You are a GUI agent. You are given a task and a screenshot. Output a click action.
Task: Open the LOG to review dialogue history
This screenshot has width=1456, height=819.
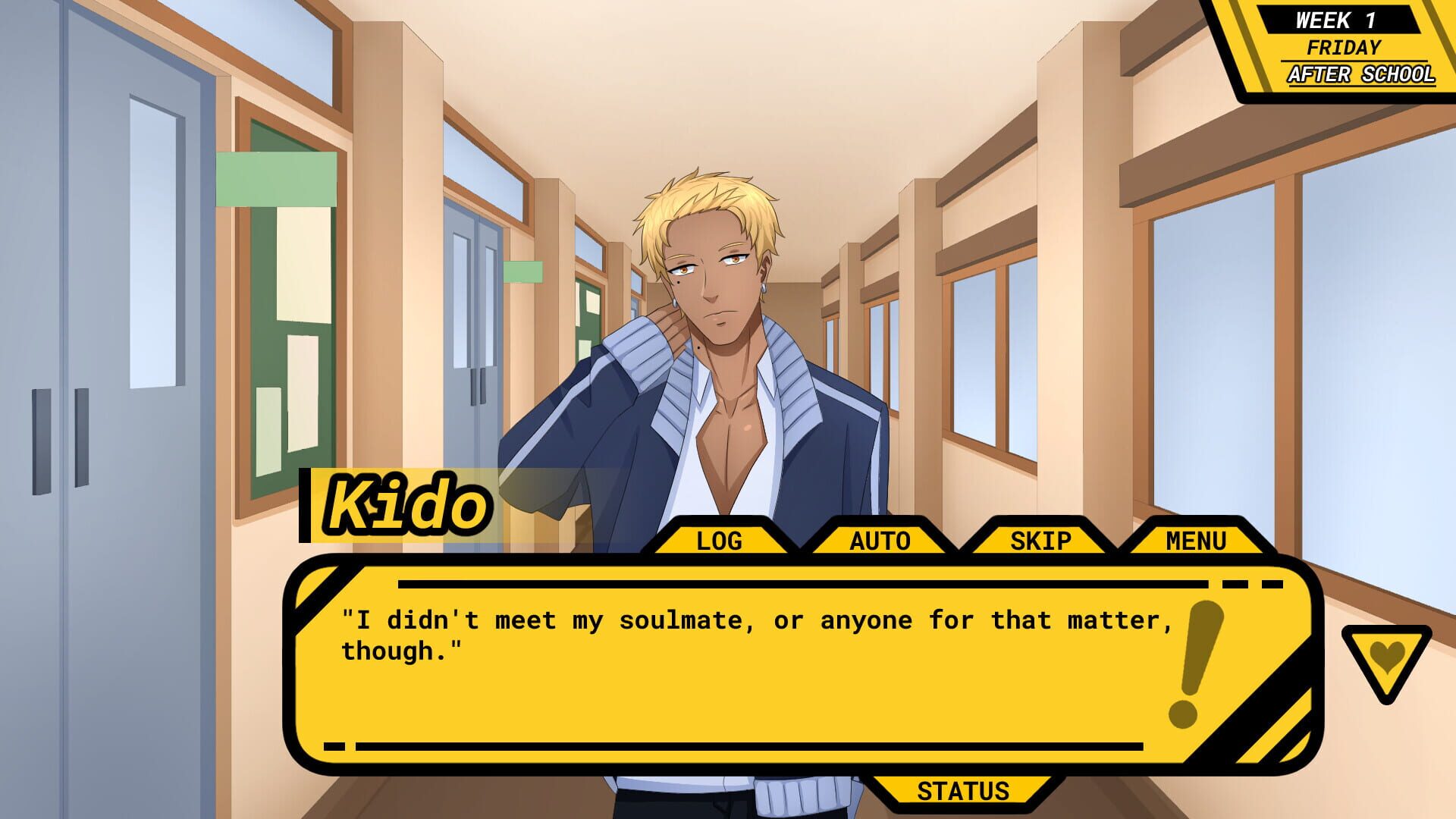(717, 540)
